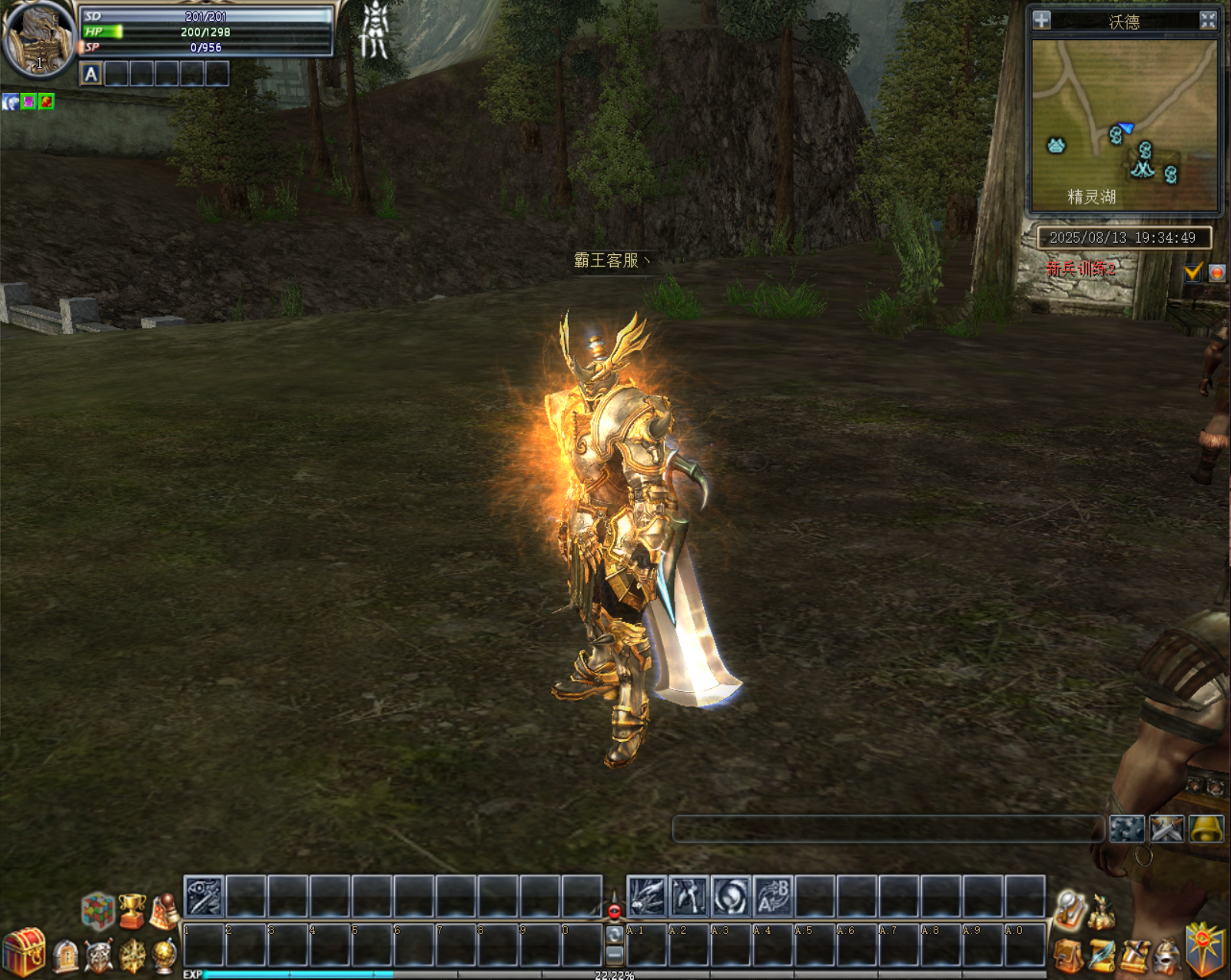Open the golden trophy achievements icon
The image size is (1231, 980).
point(132,910)
